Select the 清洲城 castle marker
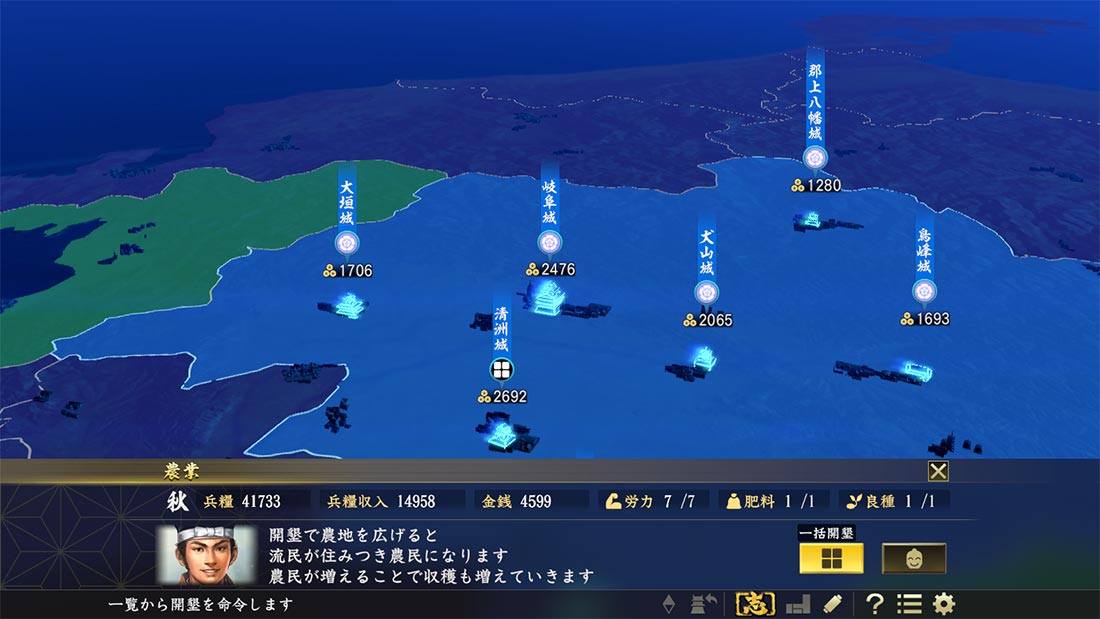Screen dimensions: 1100x619 (501, 369)
